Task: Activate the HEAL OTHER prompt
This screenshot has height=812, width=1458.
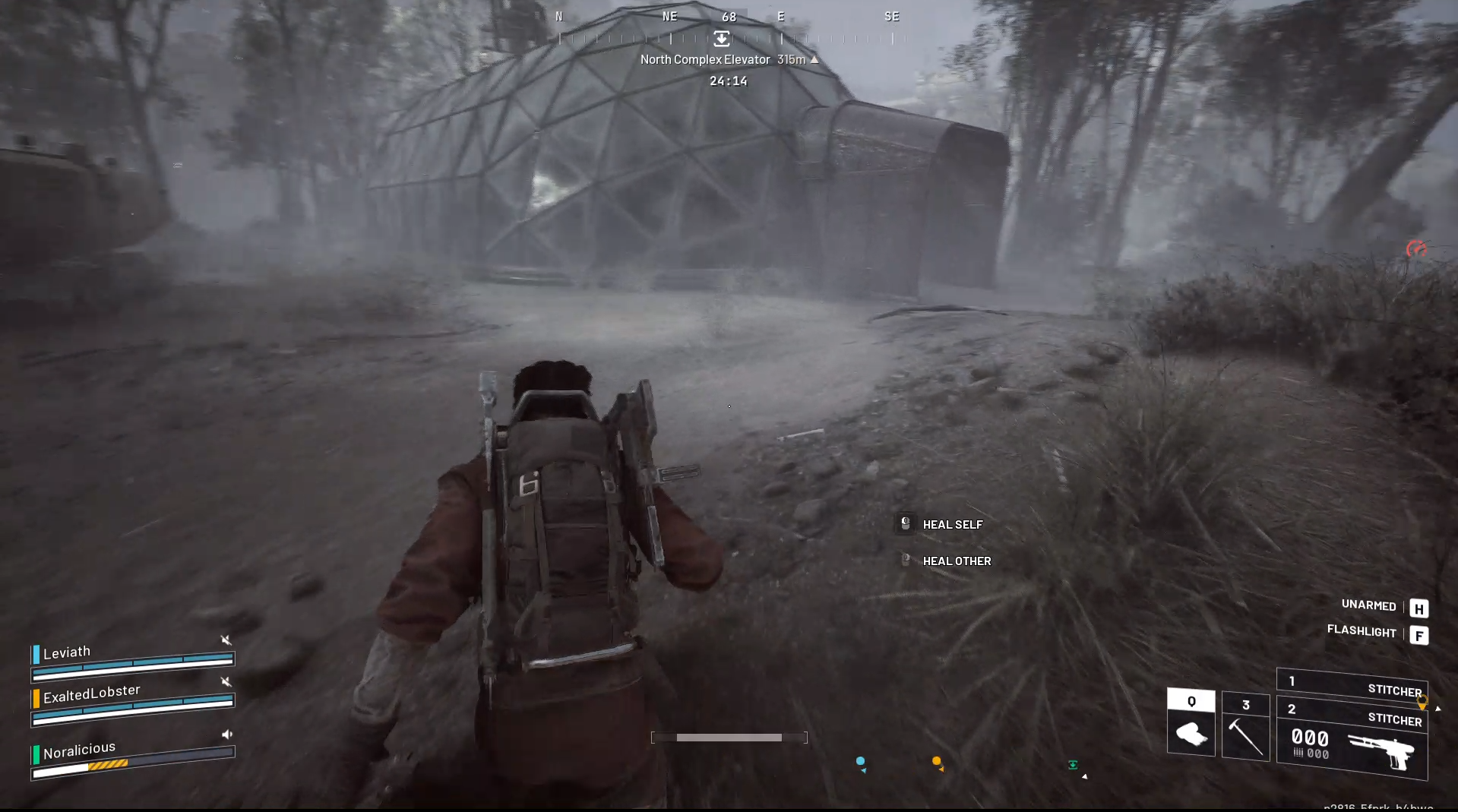Action: 956,561
